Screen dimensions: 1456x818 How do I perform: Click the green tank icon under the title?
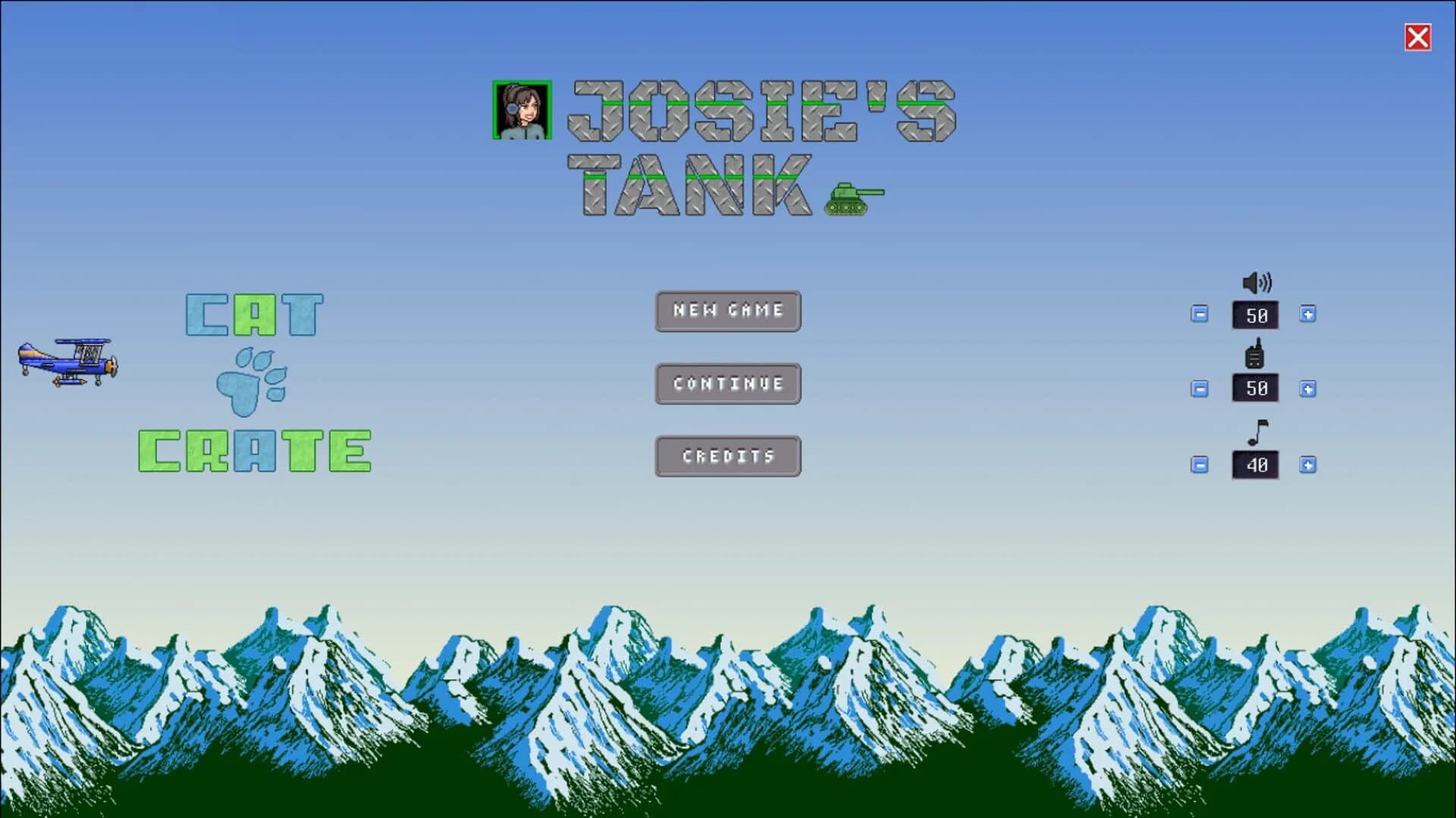pyautogui.click(x=854, y=197)
